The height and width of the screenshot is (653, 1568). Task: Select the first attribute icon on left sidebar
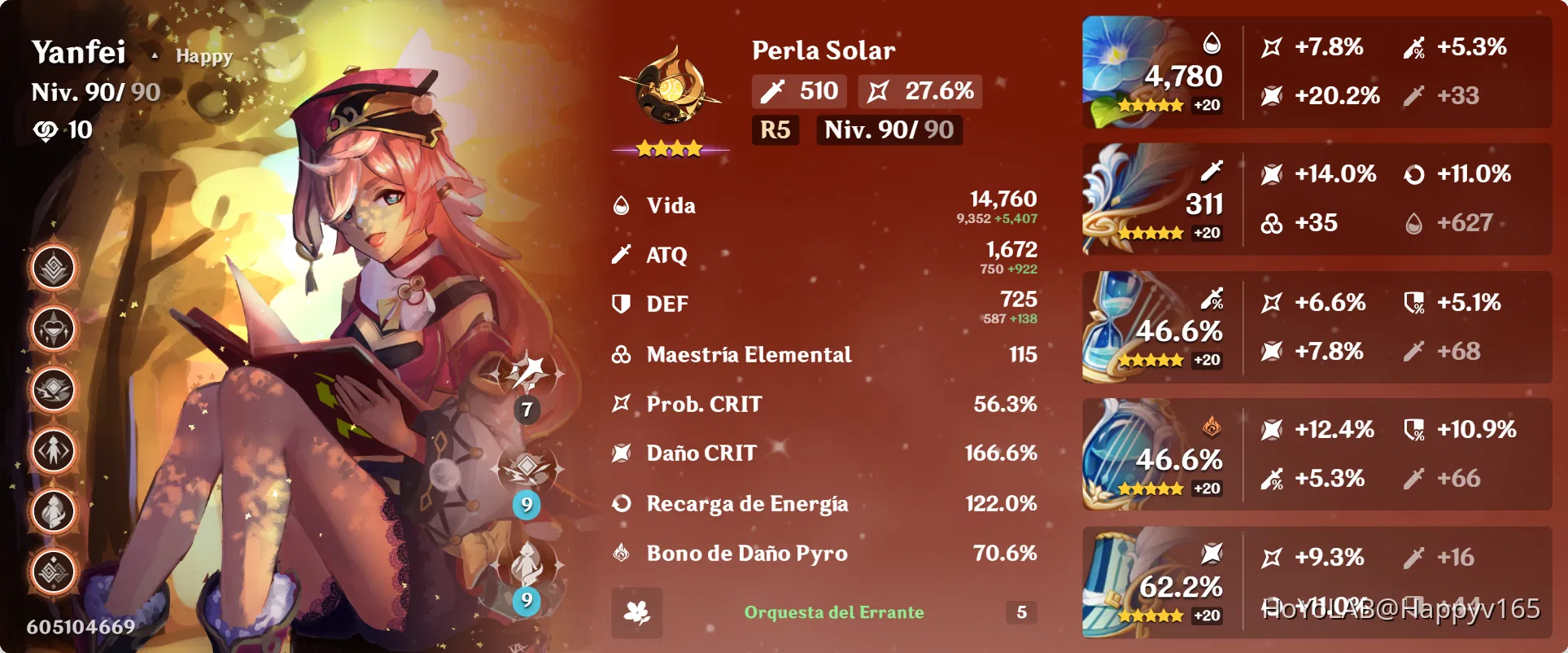tap(51, 267)
